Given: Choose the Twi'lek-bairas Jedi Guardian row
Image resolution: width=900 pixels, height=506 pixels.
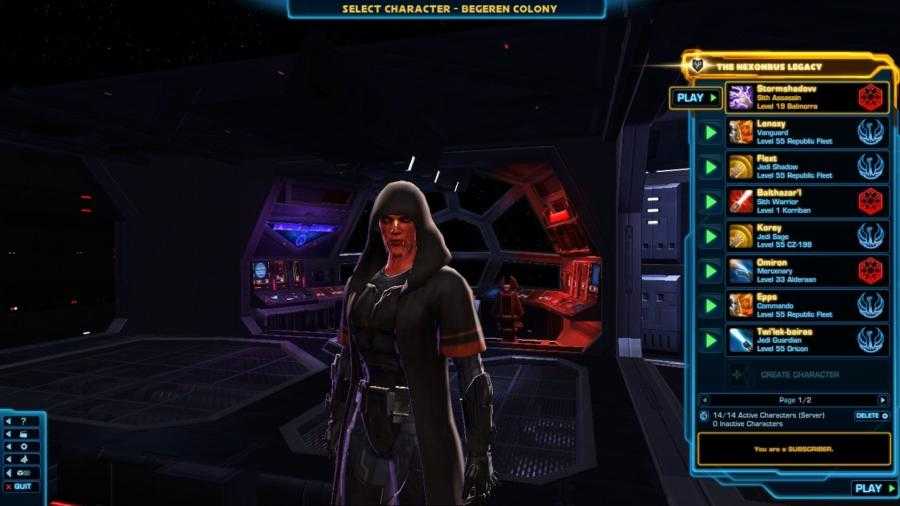Looking at the screenshot, I should tap(790, 340).
